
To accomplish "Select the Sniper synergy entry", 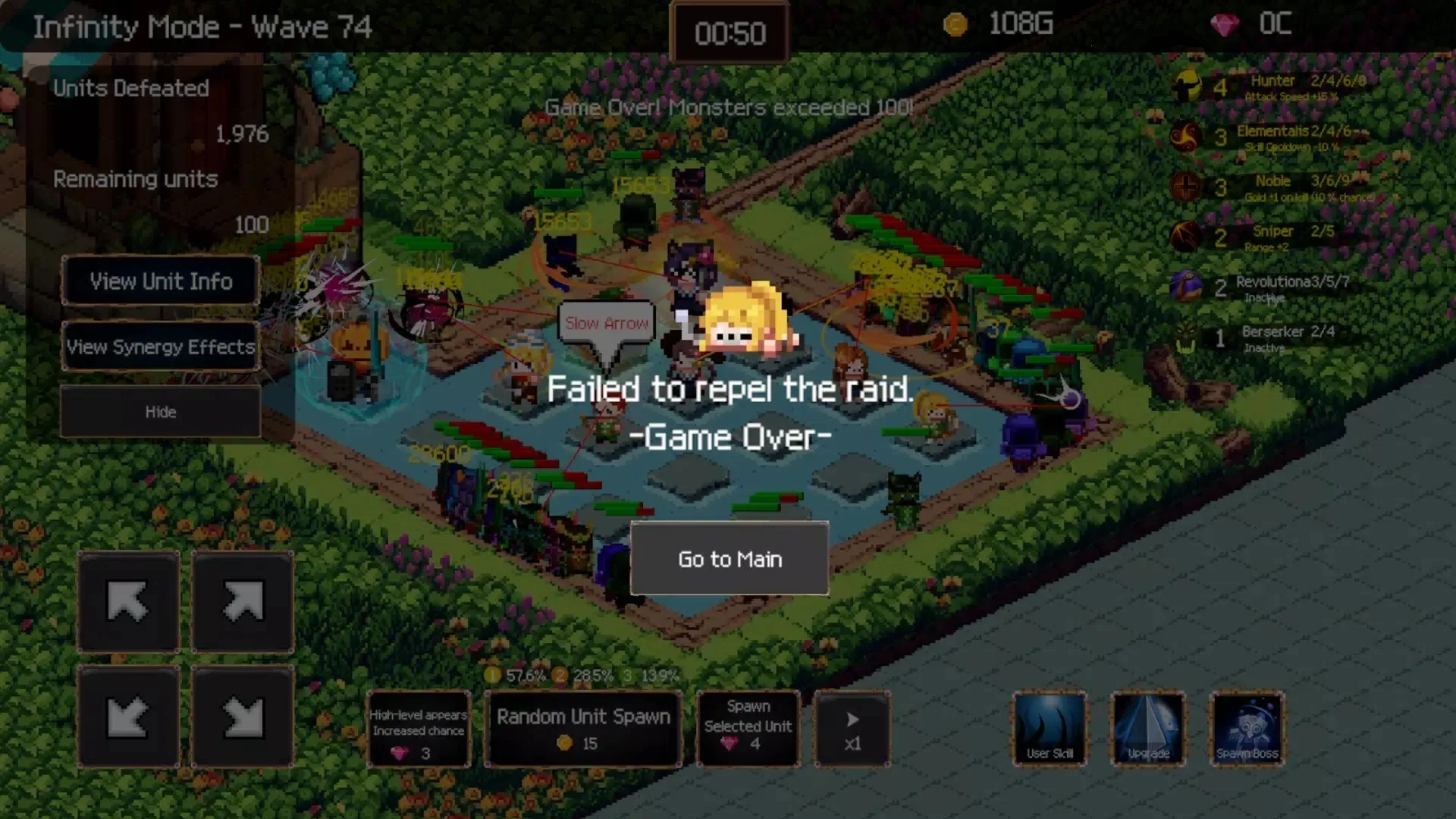I will 1272,237.
